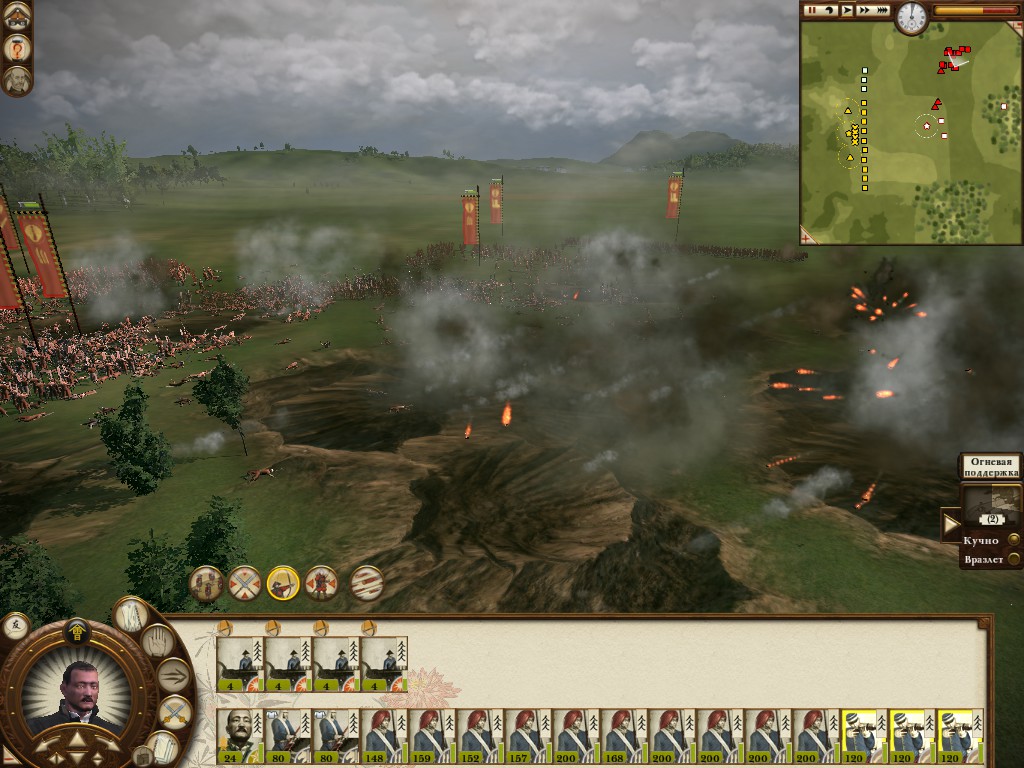Viewport: 1024px width, 768px height.
Task: Select the infantry unit card showing 168 men
Action: (x=624, y=736)
